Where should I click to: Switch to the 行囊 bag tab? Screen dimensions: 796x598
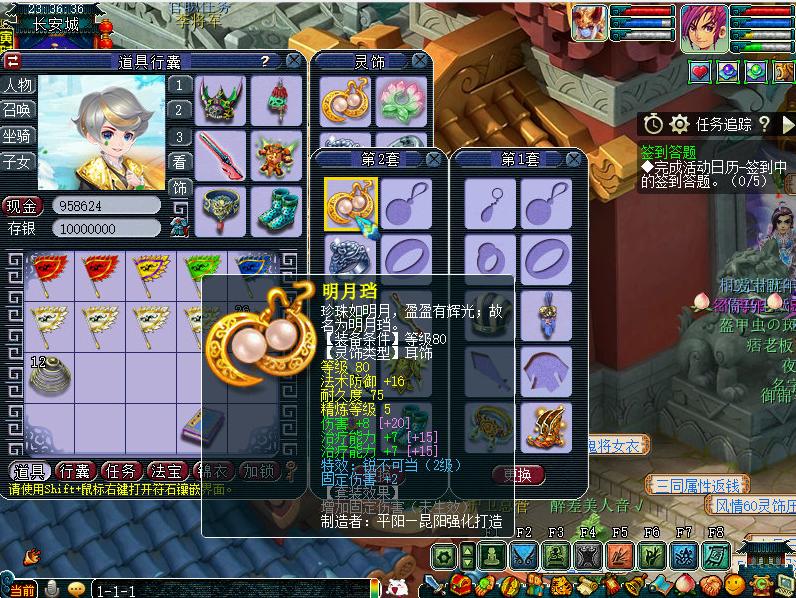(75, 471)
